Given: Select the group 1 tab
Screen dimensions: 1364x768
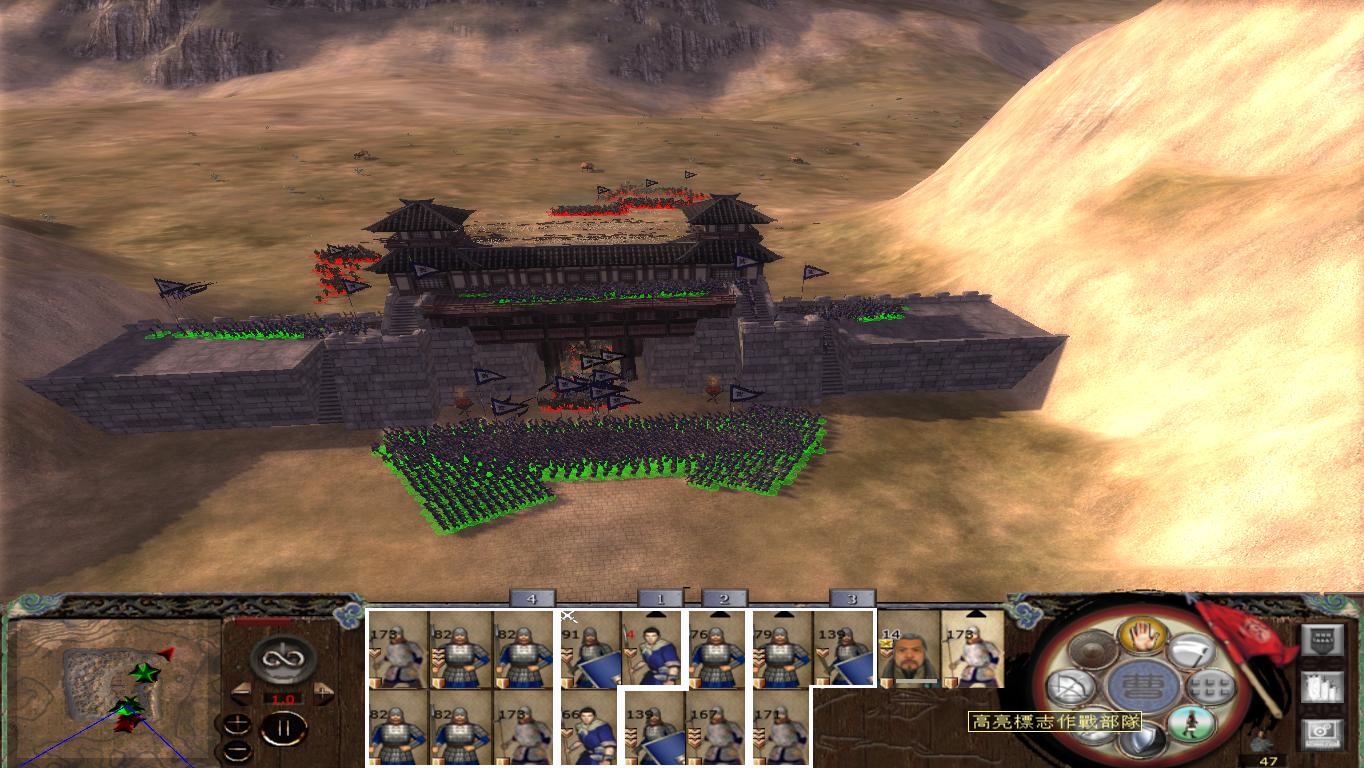Looking at the screenshot, I should 662,597.
